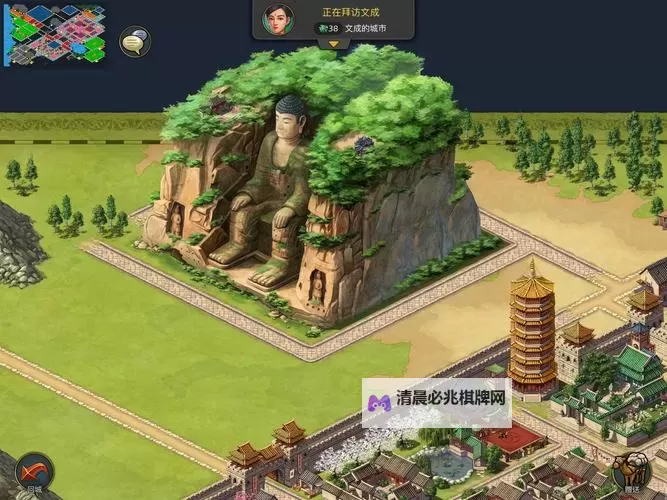Image resolution: width=667 pixels, height=500 pixels.
Task: Return to your city with red arrow button
Action: point(35,472)
